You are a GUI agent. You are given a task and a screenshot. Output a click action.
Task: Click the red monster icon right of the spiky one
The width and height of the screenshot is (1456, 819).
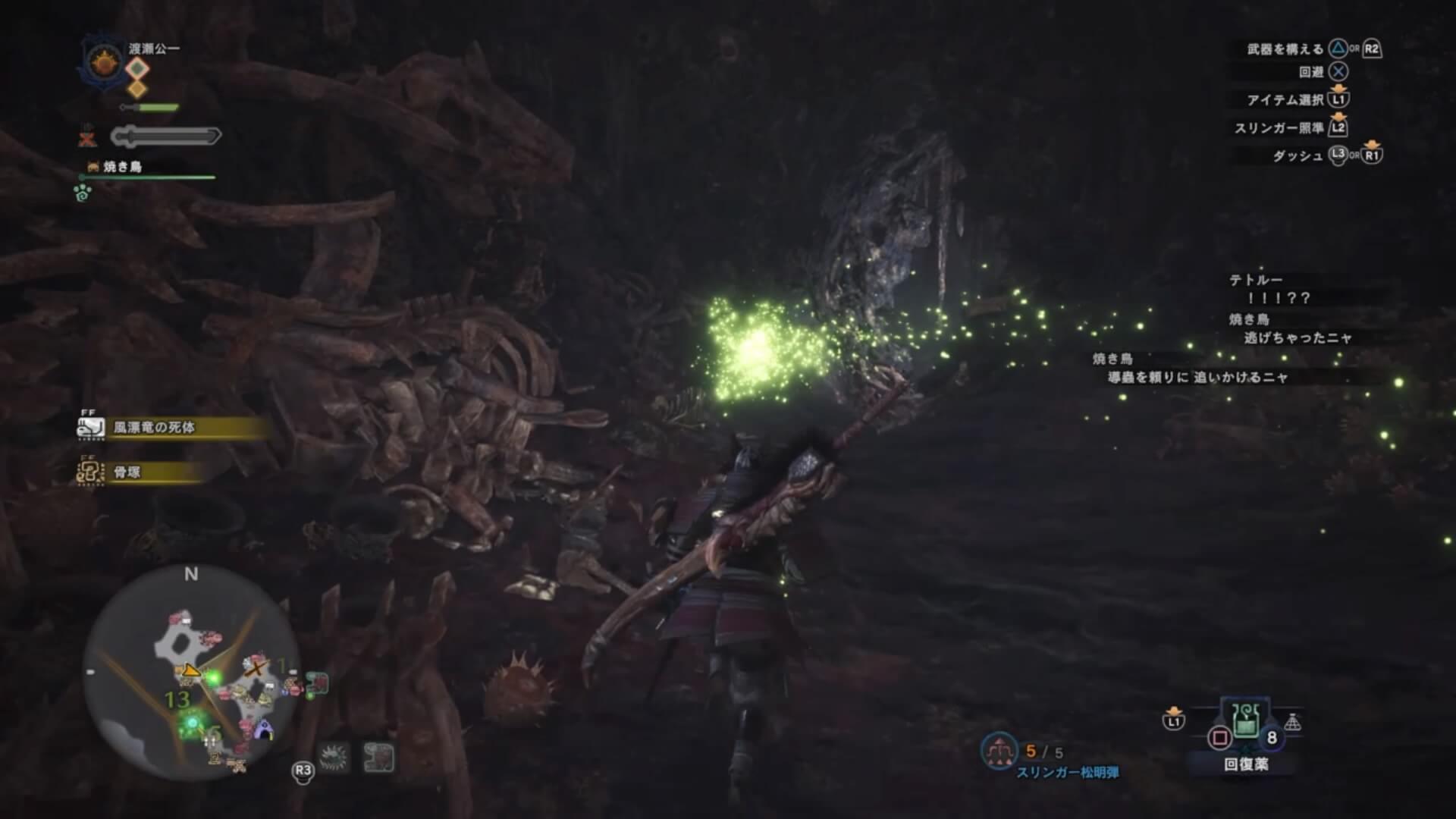(x=378, y=757)
